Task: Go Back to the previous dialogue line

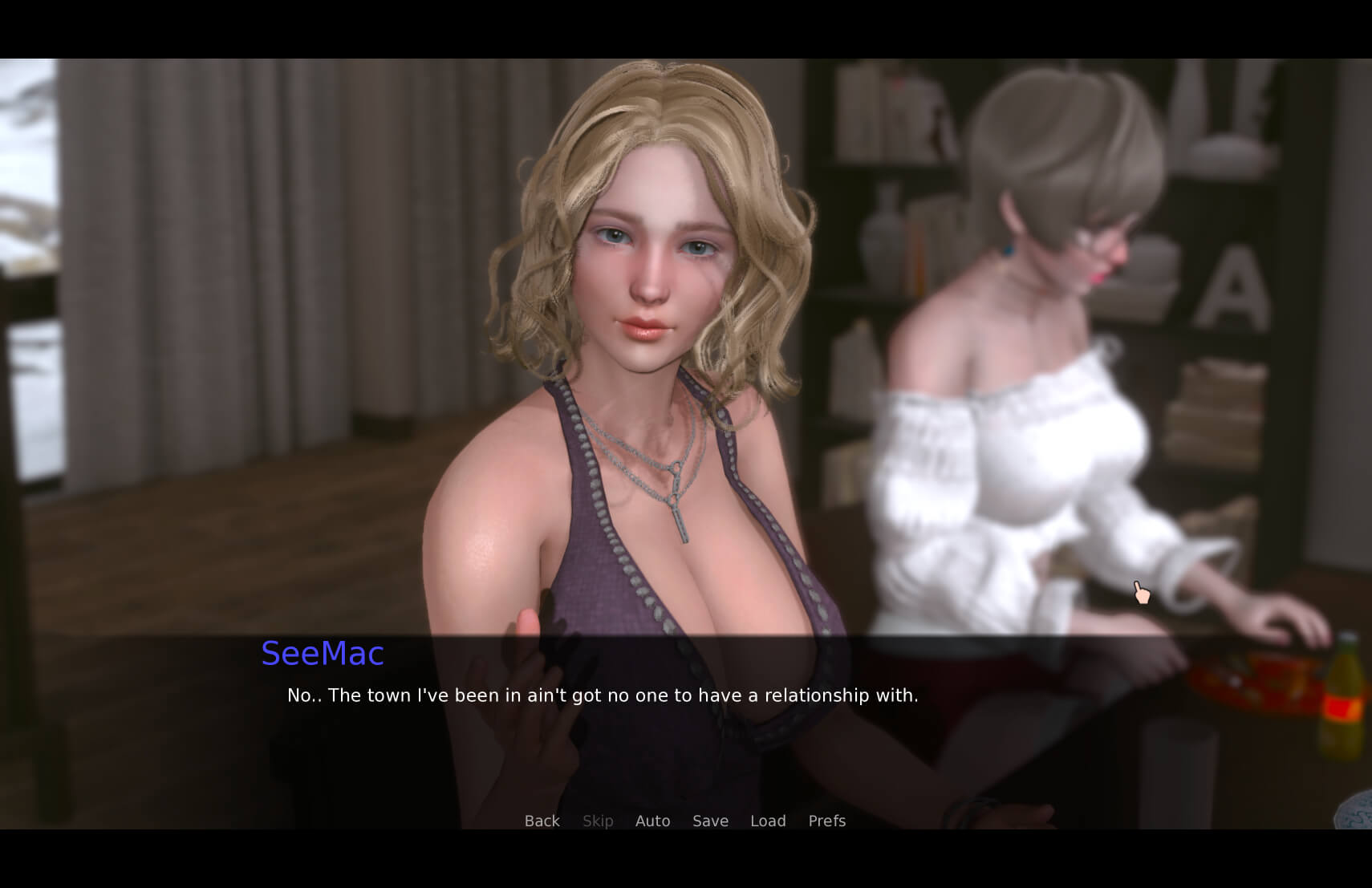Action: click(x=542, y=821)
